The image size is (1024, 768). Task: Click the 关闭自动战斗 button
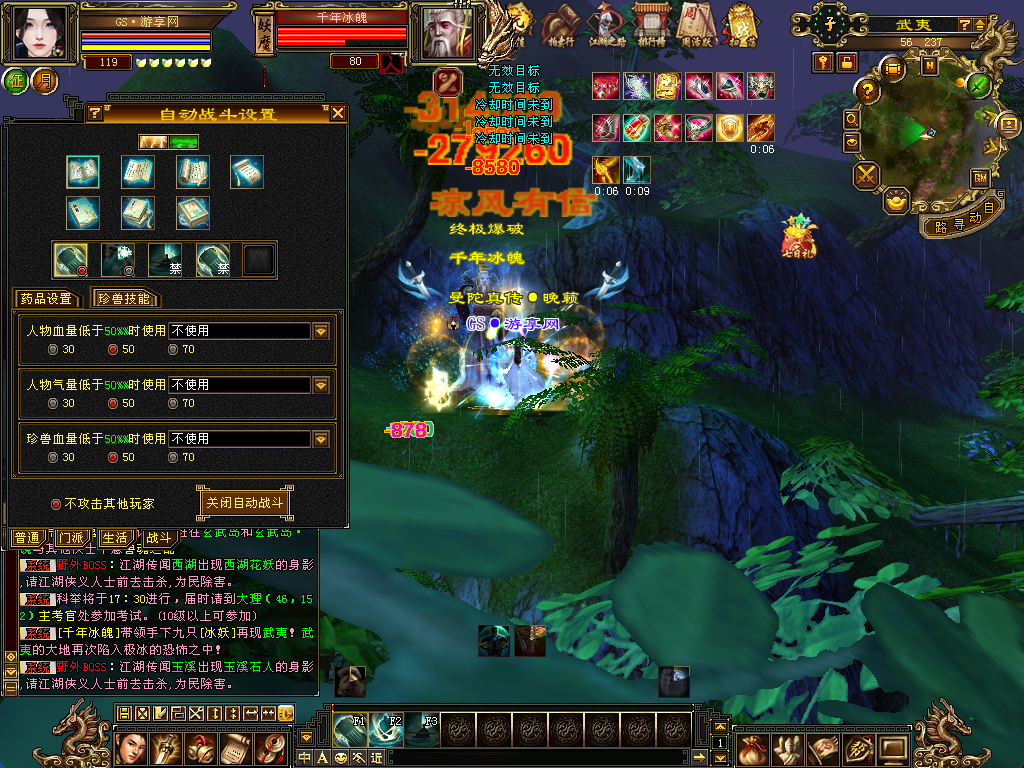(245, 502)
